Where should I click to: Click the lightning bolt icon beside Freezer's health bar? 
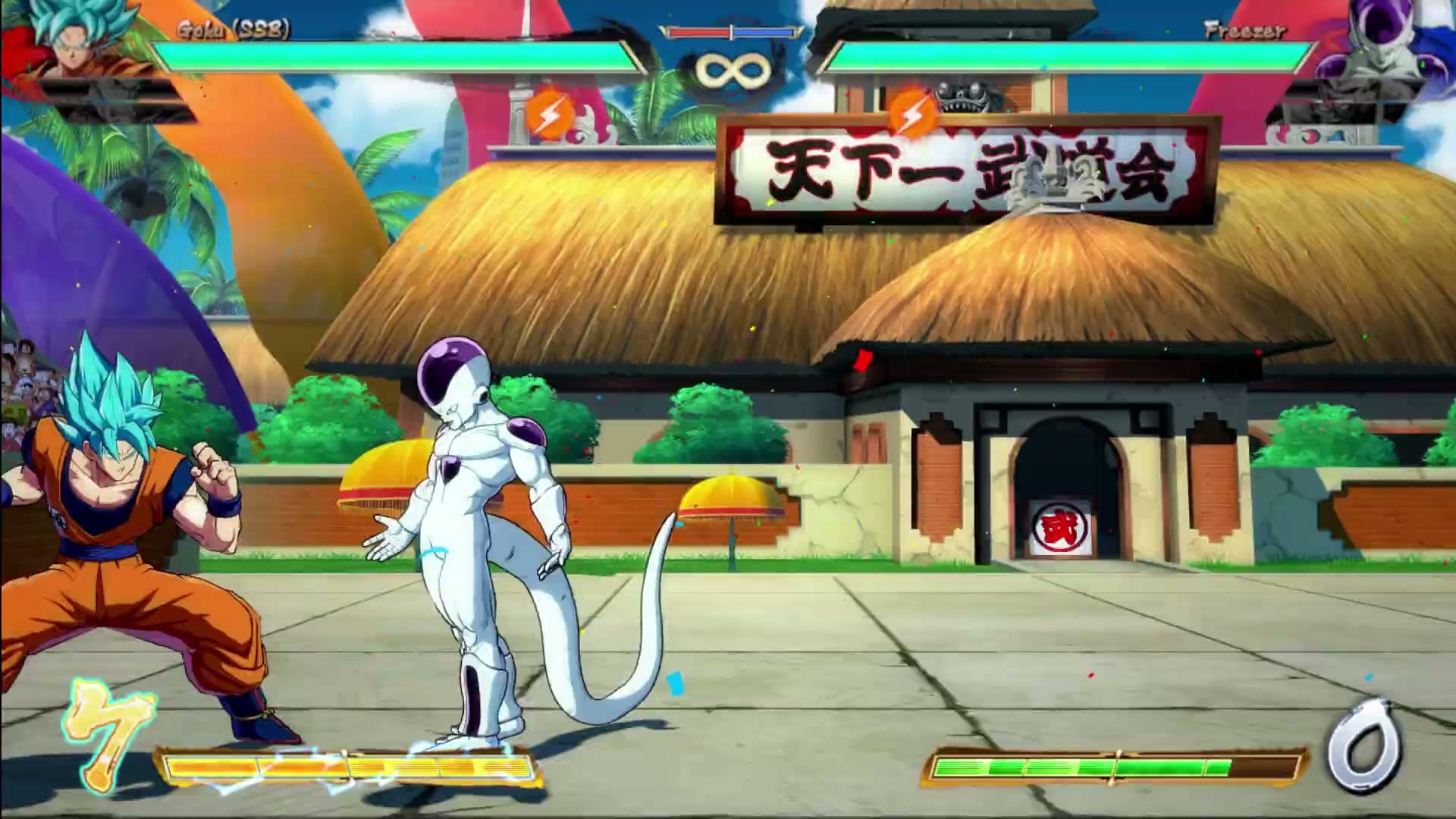pyautogui.click(x=910, y=114)
